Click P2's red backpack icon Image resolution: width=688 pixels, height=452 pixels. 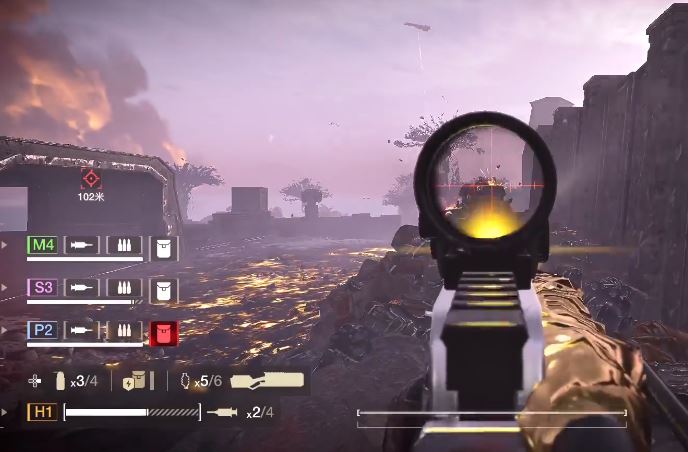(163, 332)
